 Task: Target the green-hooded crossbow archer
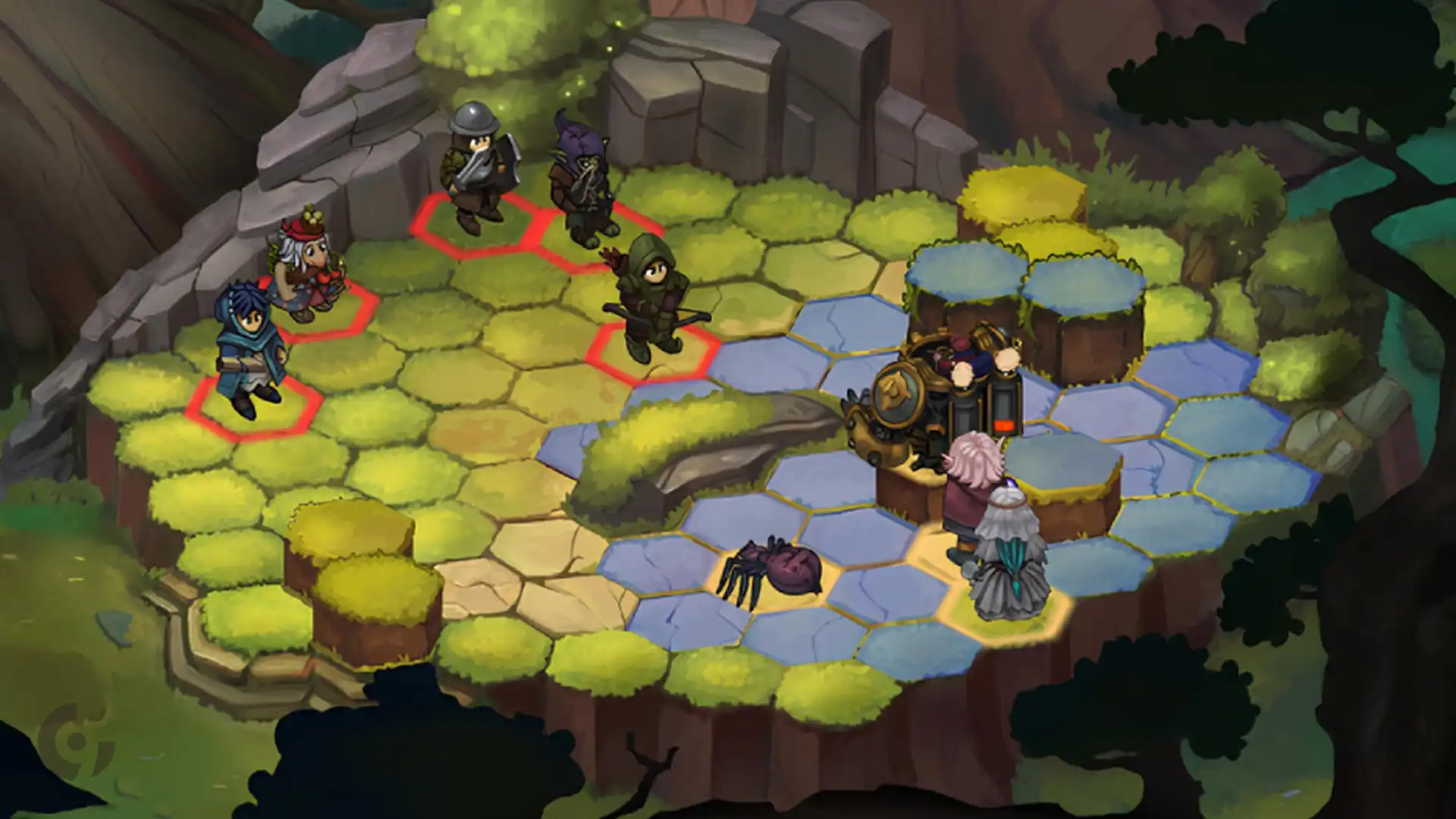point(651,300)
